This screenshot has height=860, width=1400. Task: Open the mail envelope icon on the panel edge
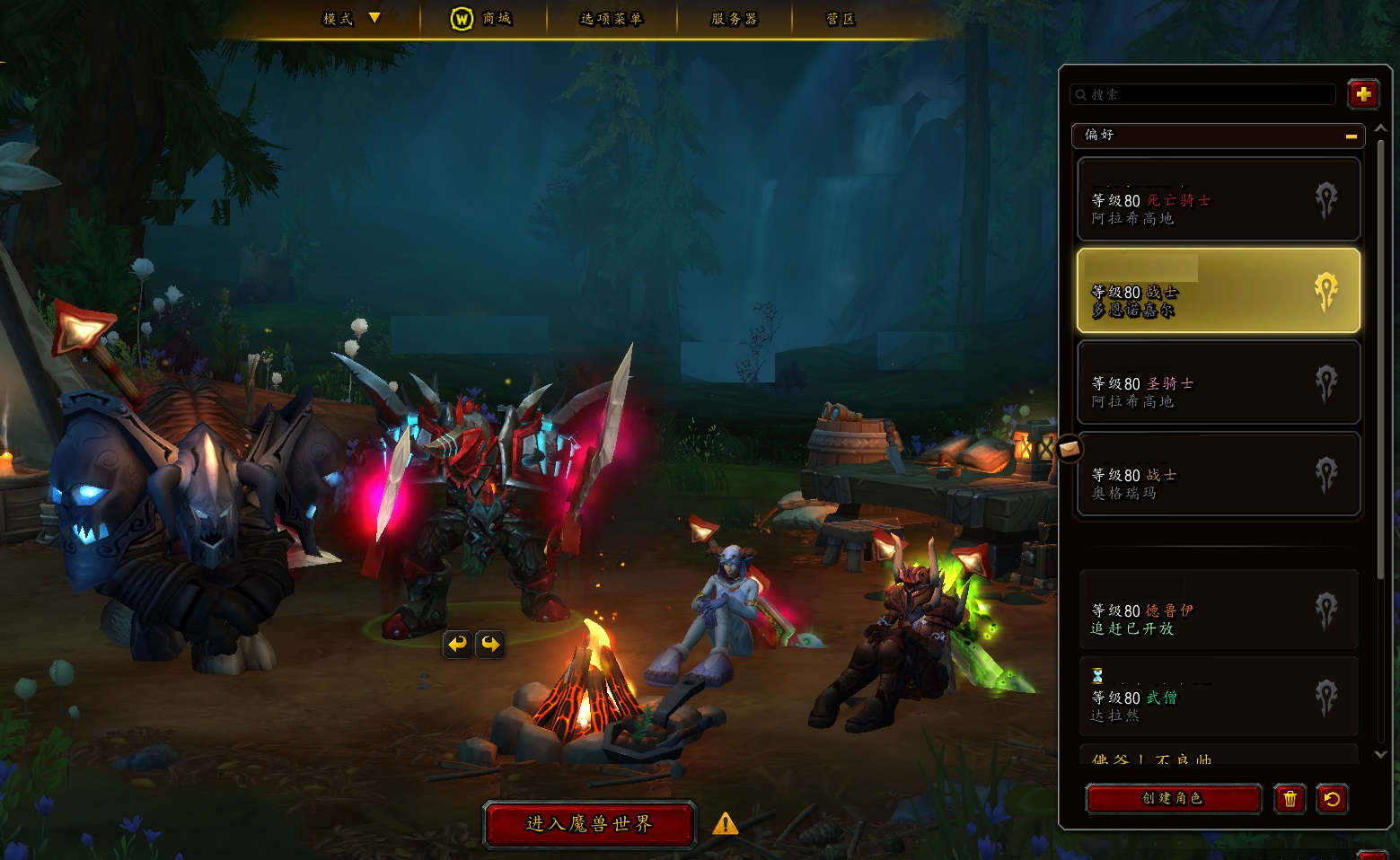[x=1069, y=448]
